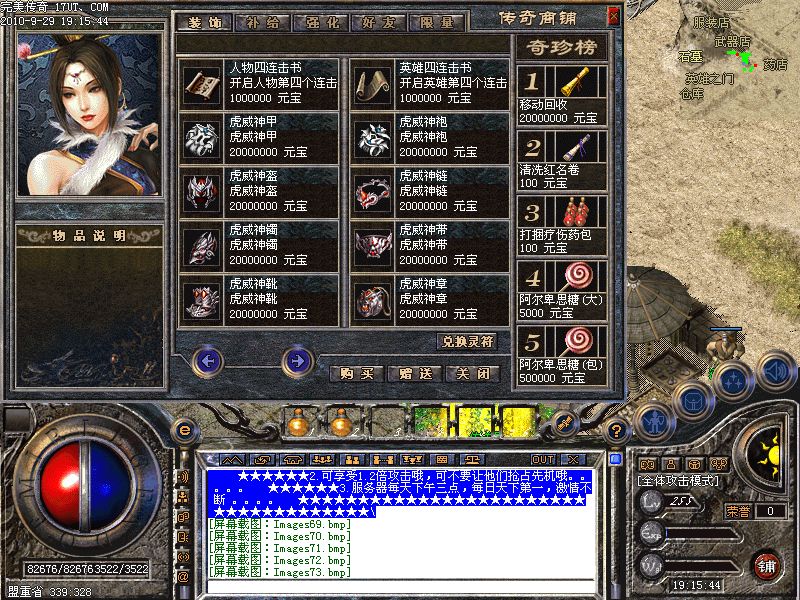Choose the 英雄四连击书 shop item
Screen dimensions: 800x600
(431, 82)
